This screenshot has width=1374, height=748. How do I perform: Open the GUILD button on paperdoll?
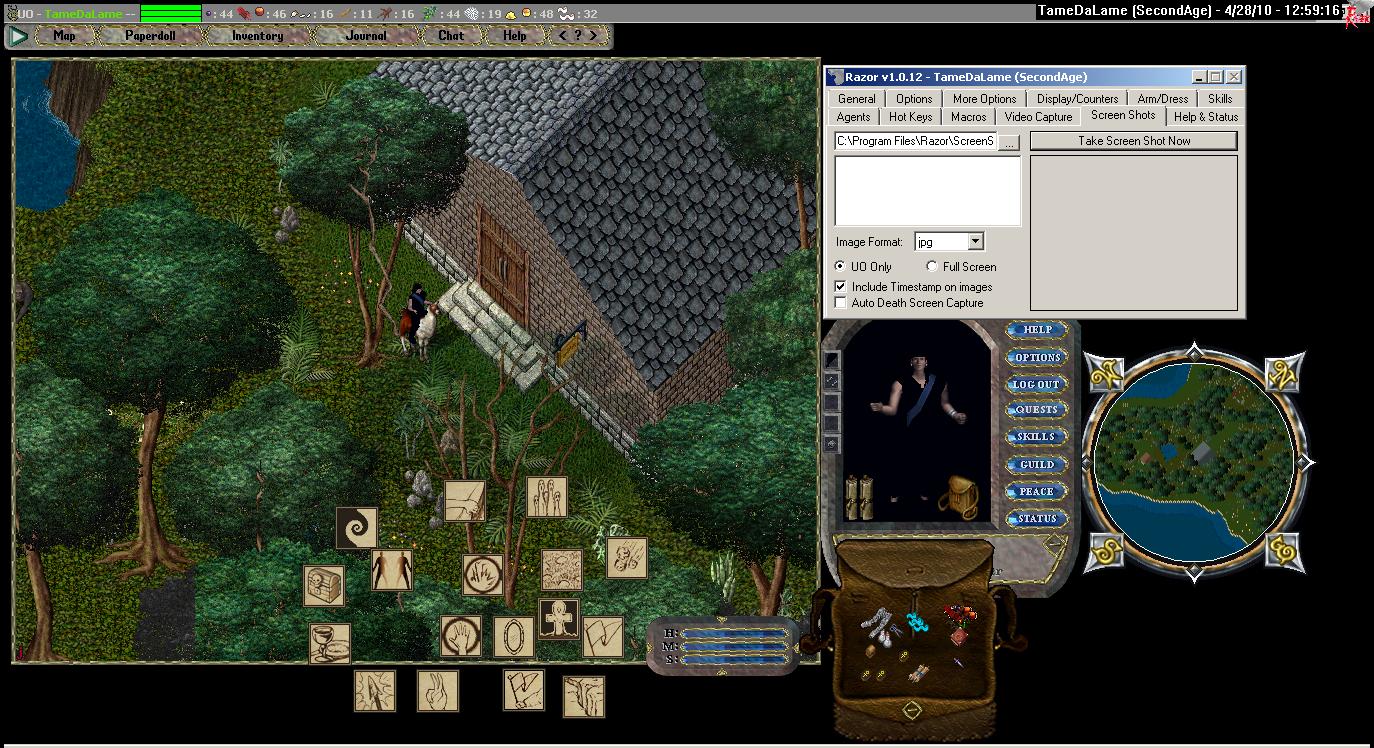pyautogui.click(x=1036, y=464)
